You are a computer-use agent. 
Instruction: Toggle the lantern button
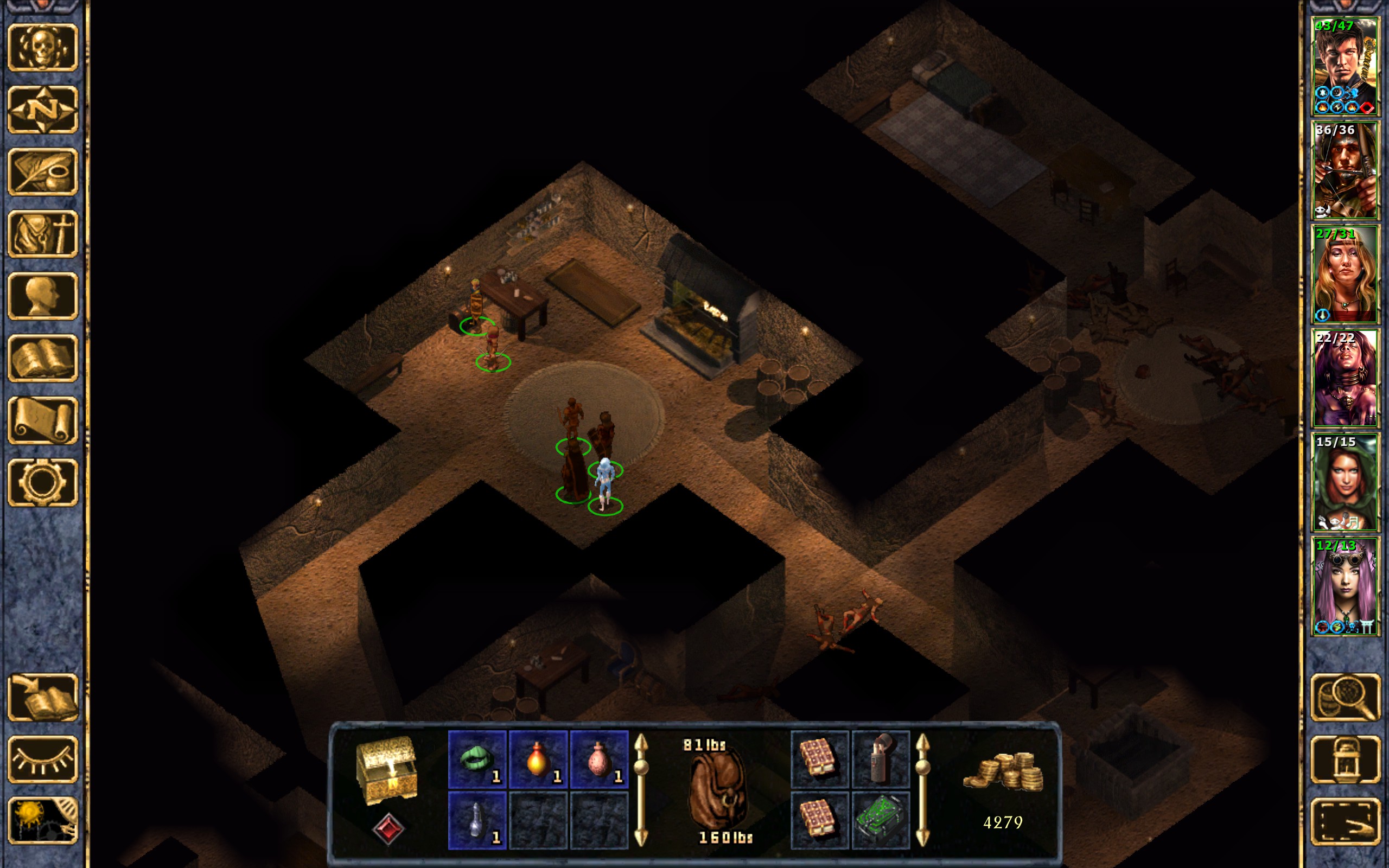[1345, 759]
